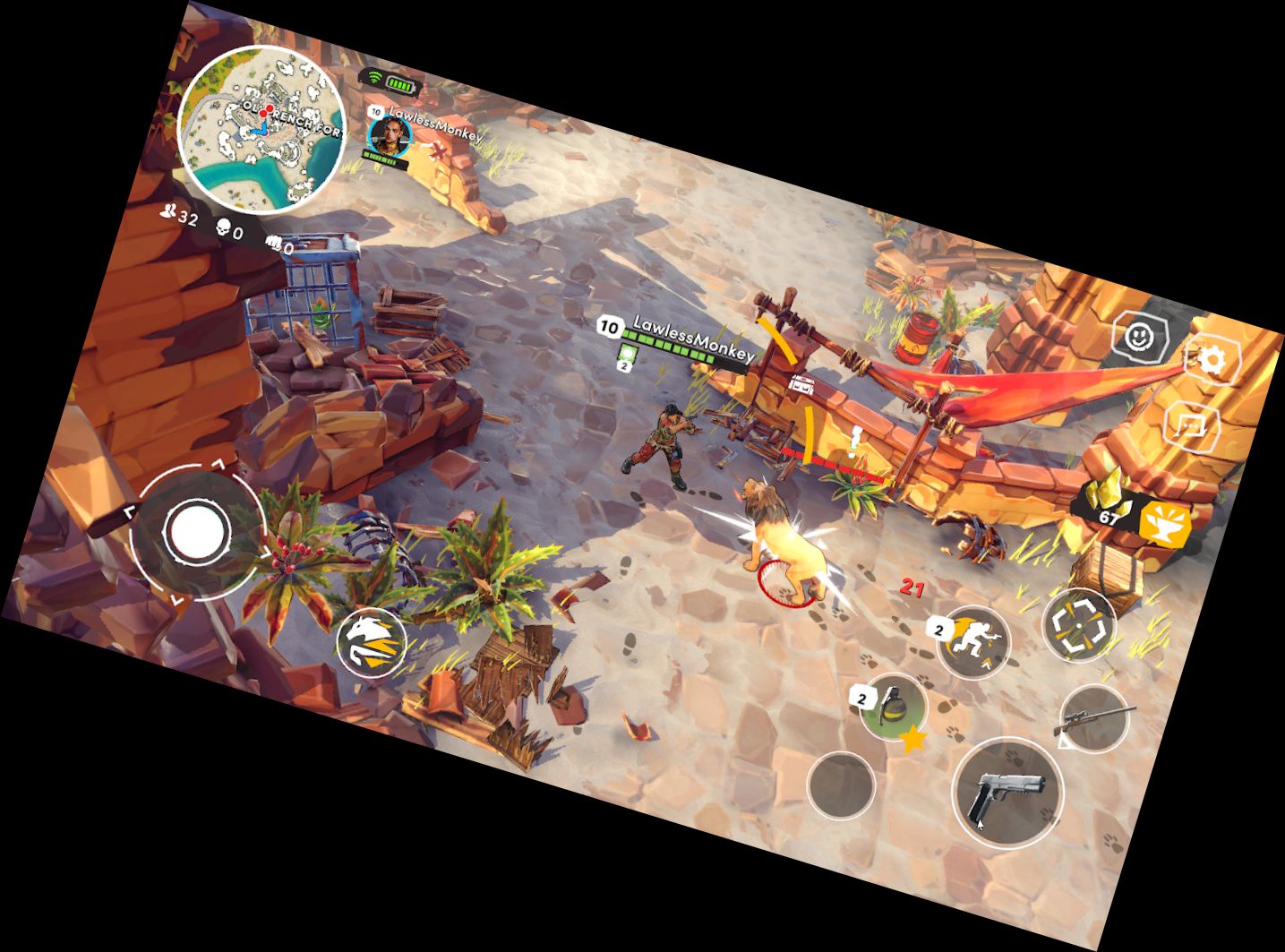Image resolution: width=1285 pixels, height=952 pixels.
Task: Tap the players remaining counter showing 32
Action: pyautogui.click(x=178, y=215)
